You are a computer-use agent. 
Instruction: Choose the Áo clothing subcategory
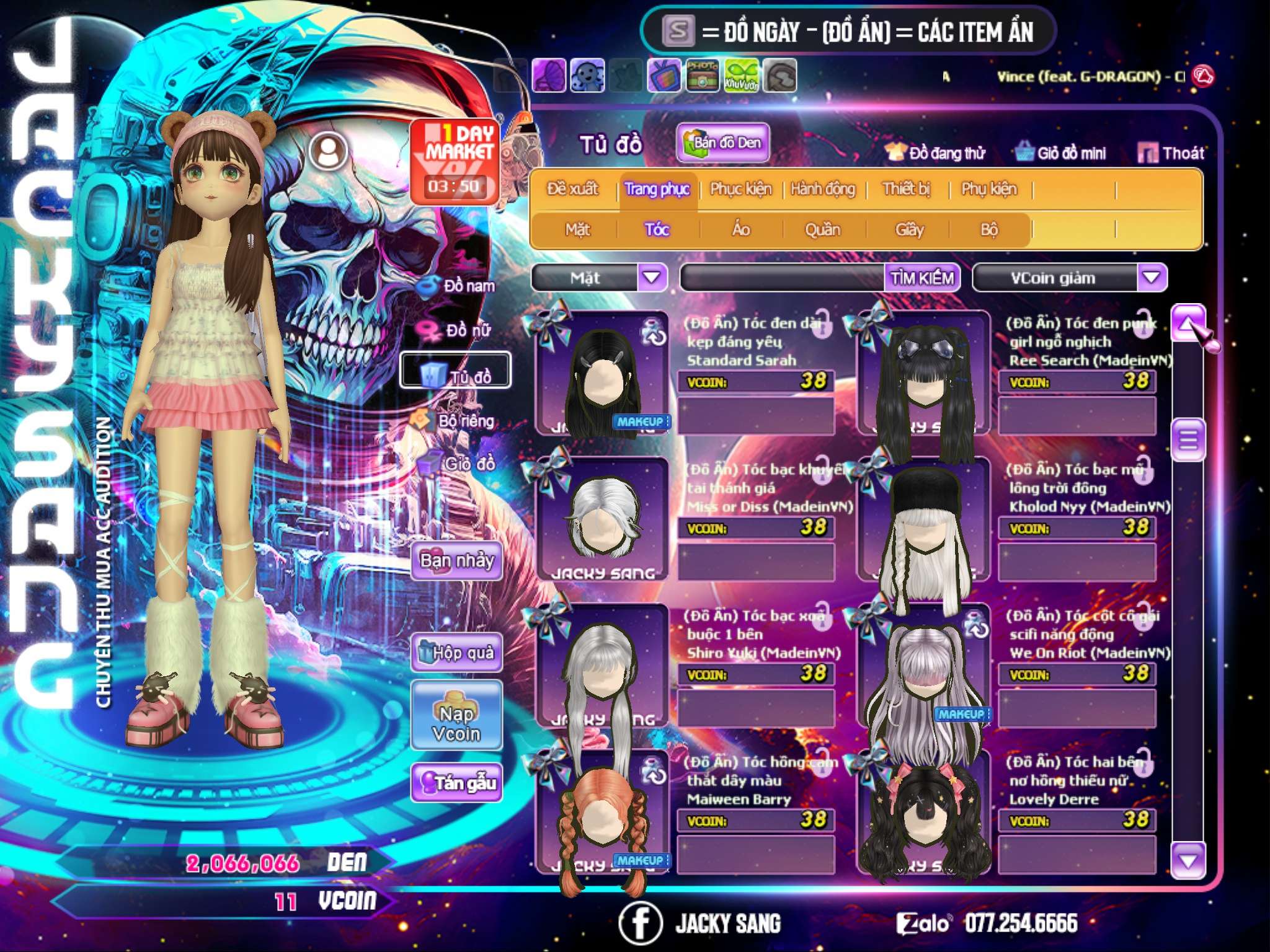click(740, 230)
